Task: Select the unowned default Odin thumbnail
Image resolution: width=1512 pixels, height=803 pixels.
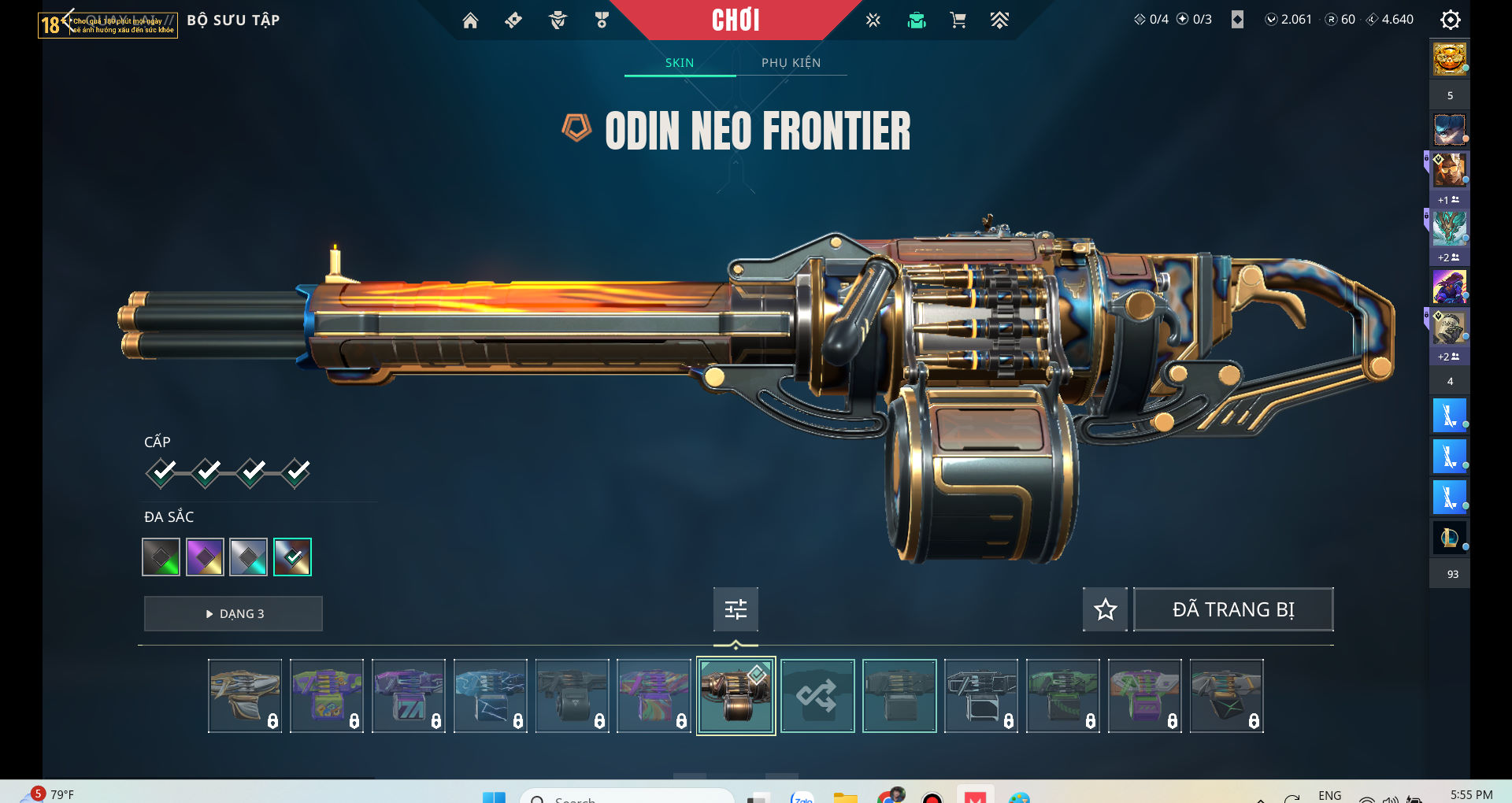Action: (899, 696)
